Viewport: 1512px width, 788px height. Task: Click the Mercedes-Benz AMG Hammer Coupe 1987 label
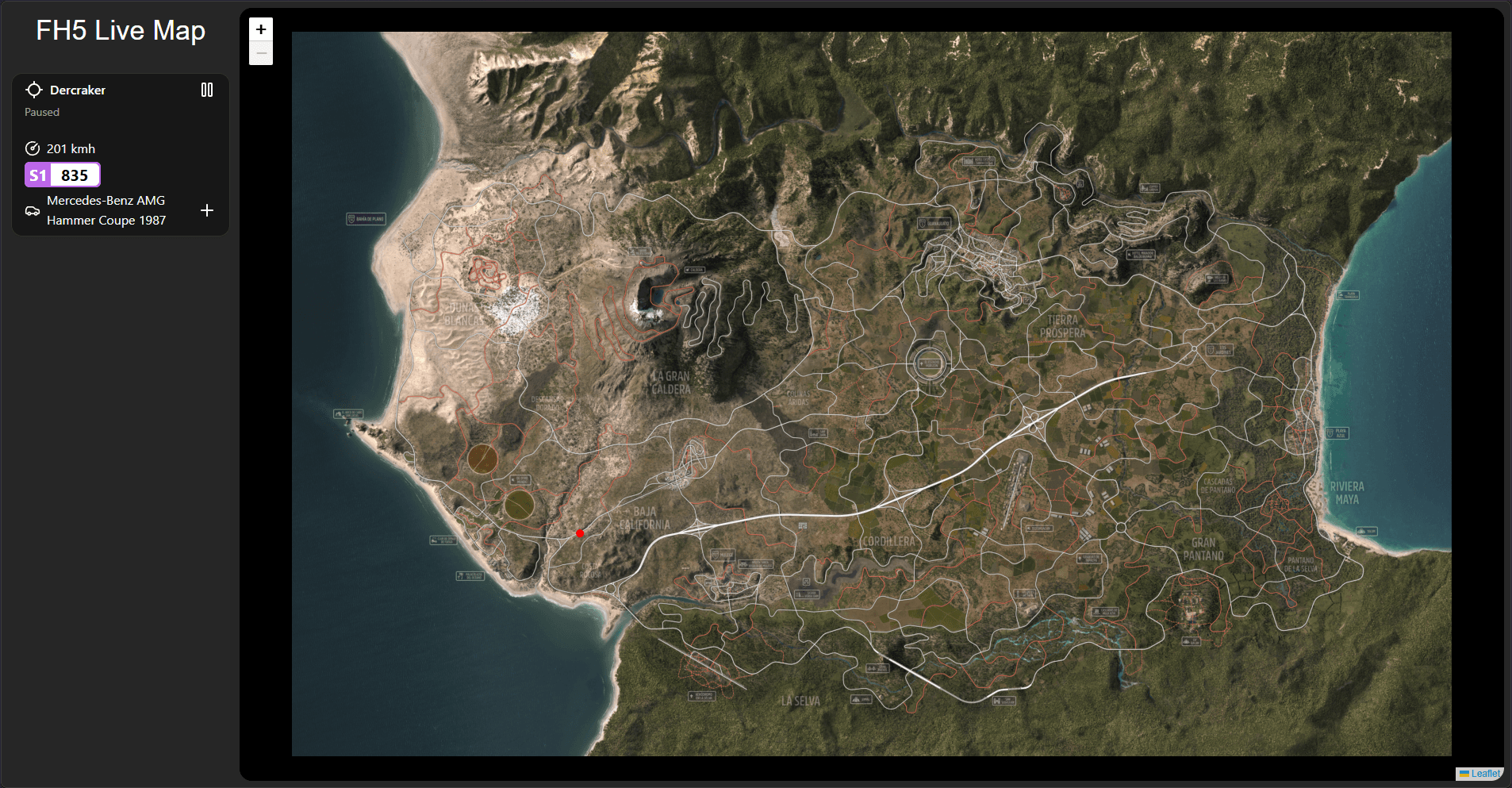click(x=106, y=210)
